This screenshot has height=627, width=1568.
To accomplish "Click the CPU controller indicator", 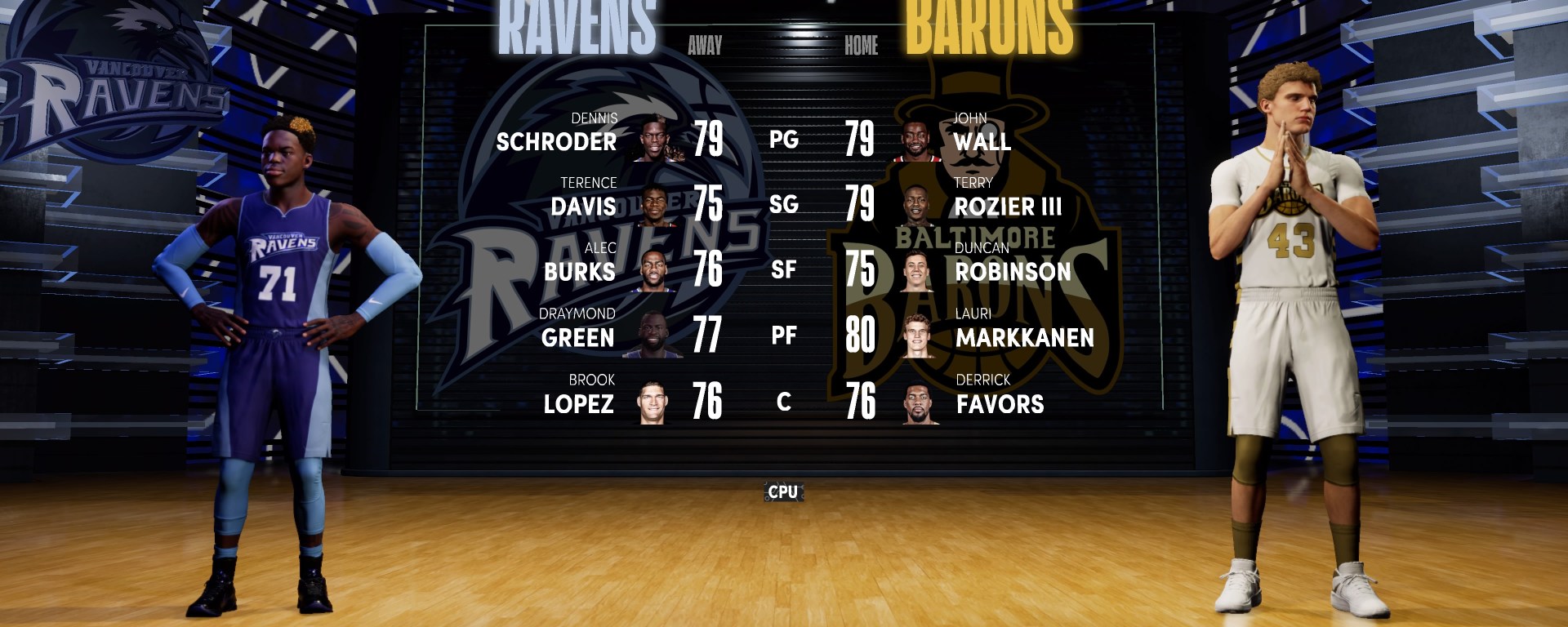I will (783, 491).
